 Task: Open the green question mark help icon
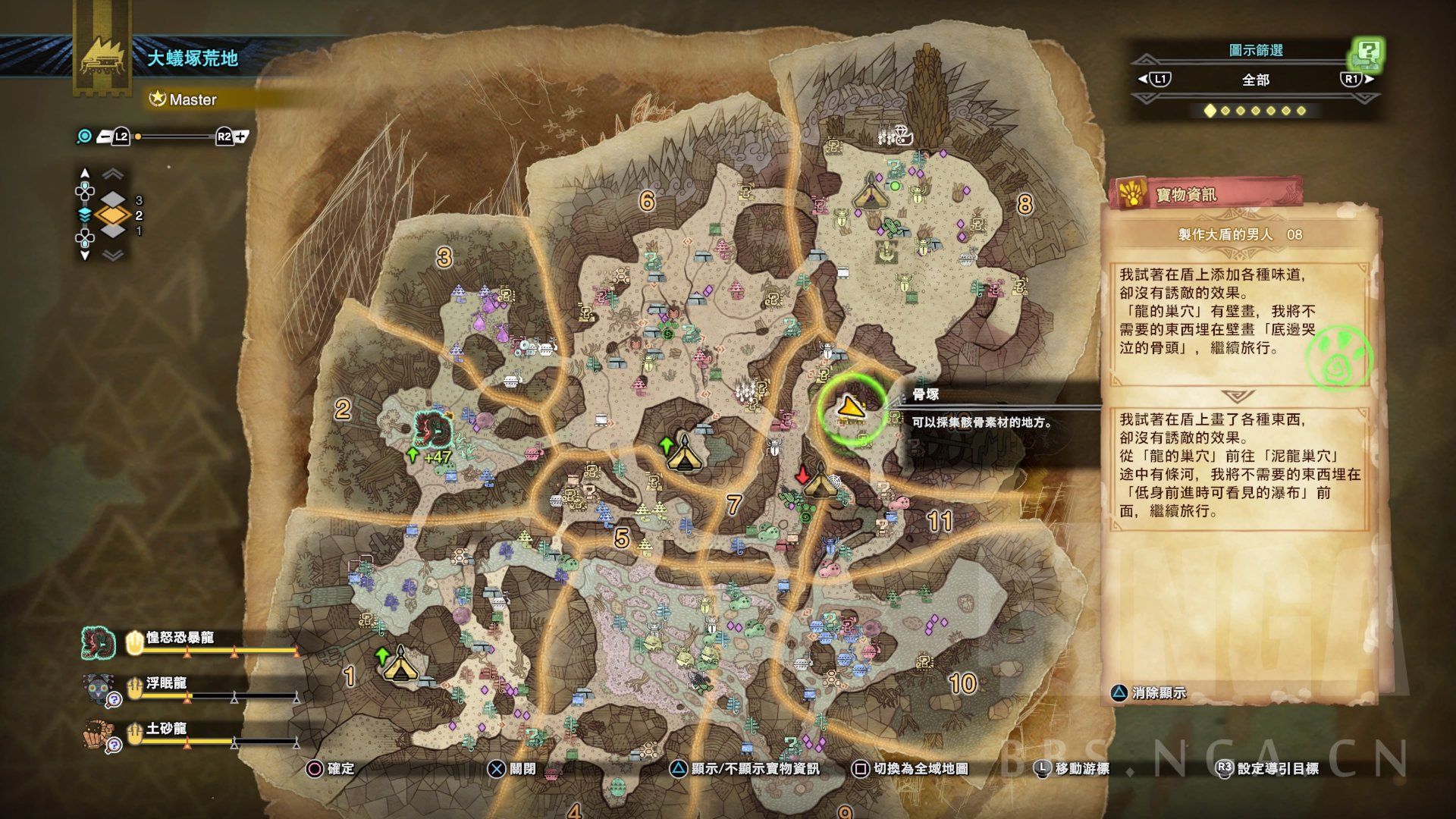pos(1367,53)
